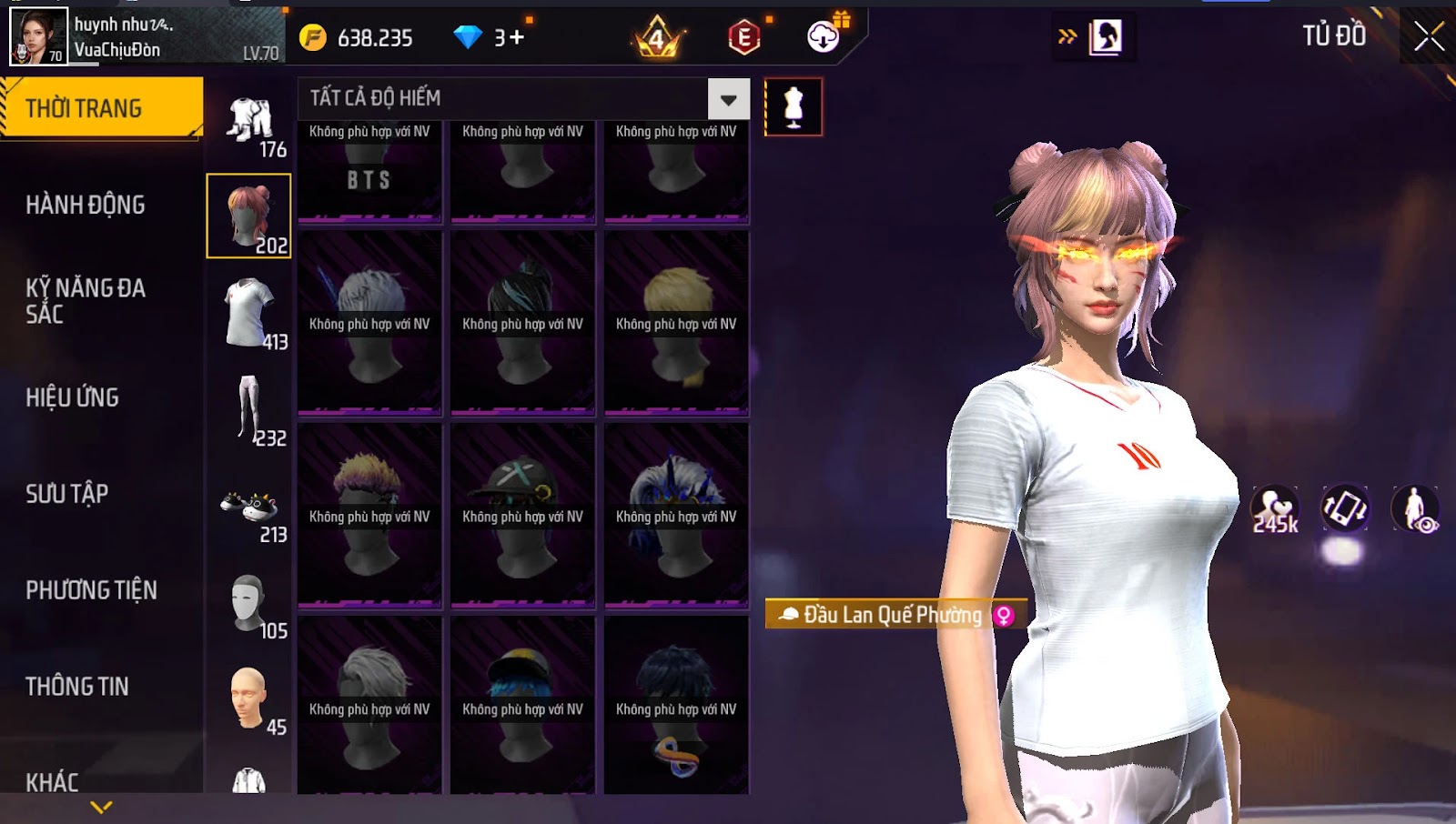Select the shirt category with 413 items
This screenshot has height=824, width=1456.
point(249,313)
